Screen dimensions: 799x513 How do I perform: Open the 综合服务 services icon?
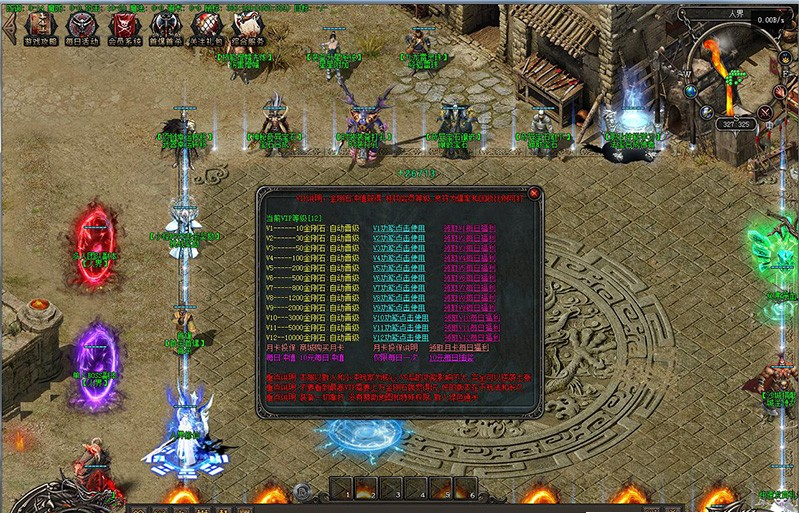[247, 26]
